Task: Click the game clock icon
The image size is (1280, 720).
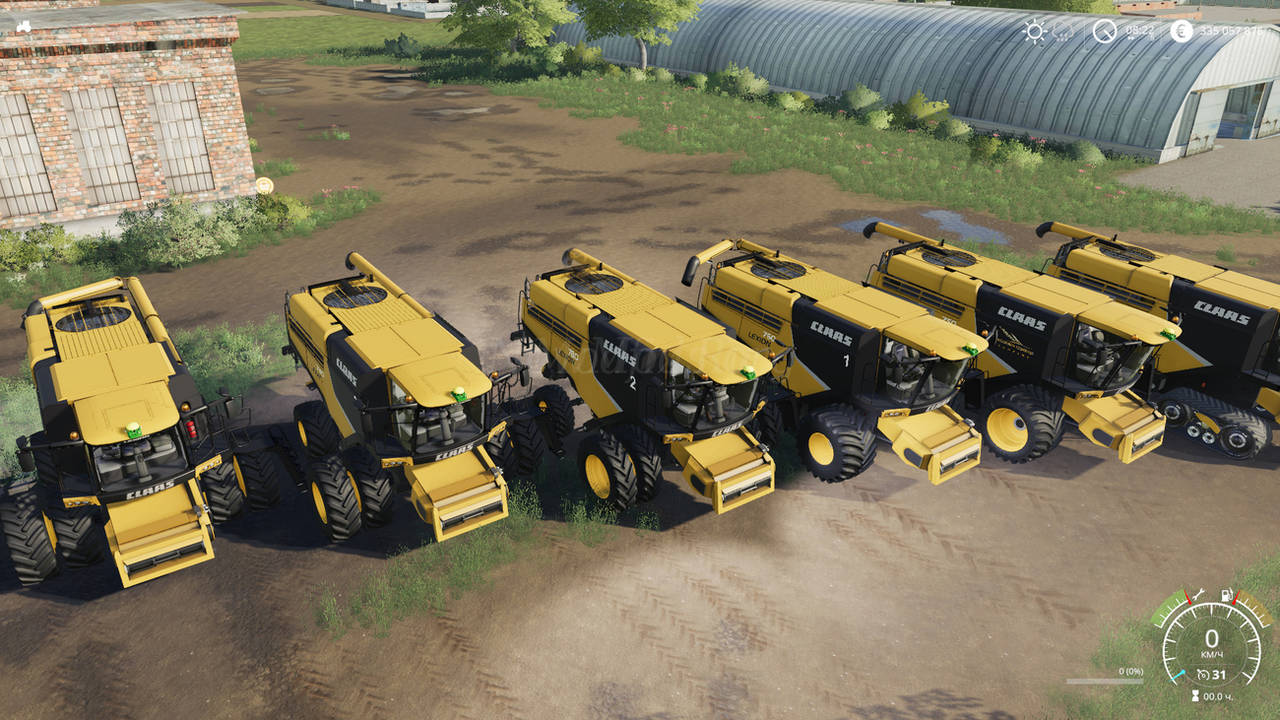Action: 1104,31
